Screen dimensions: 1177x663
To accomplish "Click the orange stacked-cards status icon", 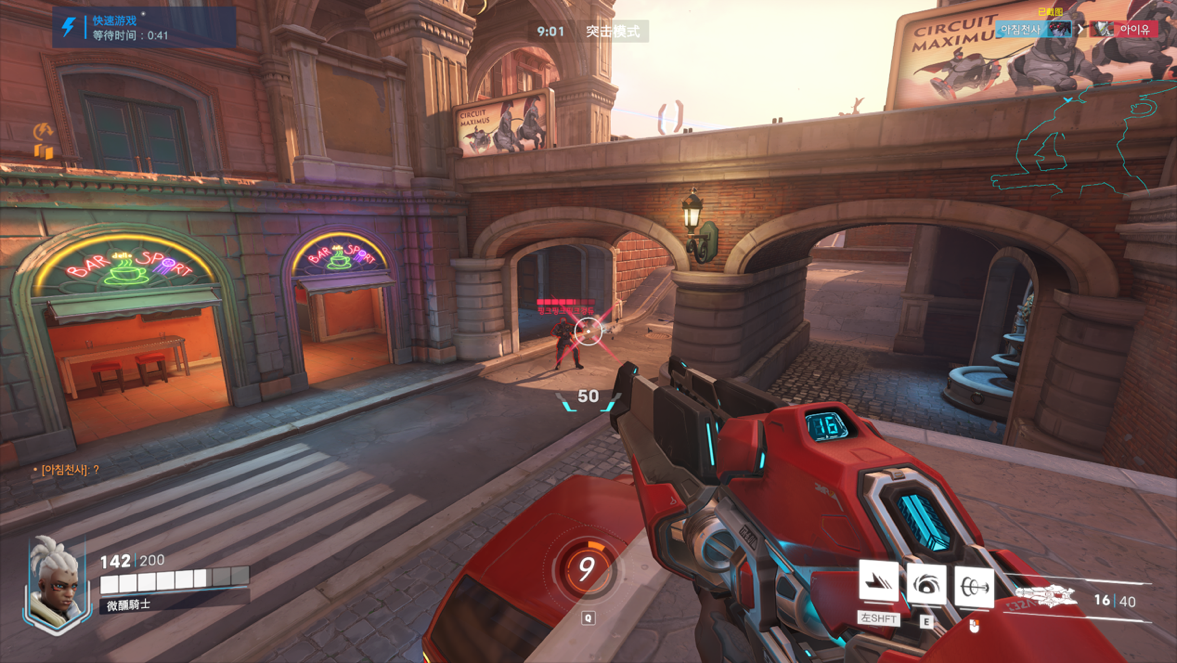I will (44, 152).
